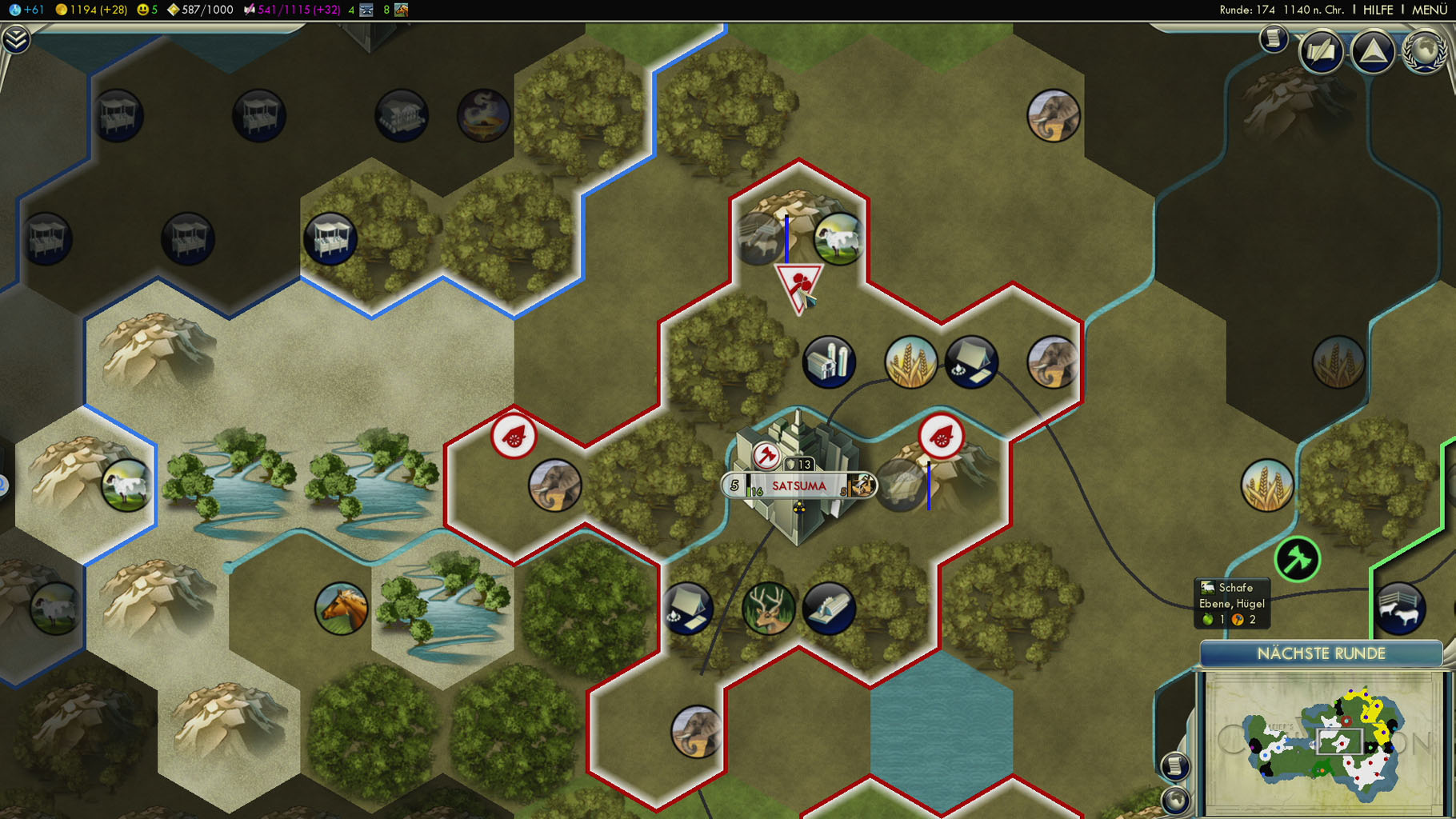The height and width of the screenshot is (819, 1456).
Task: Open the diplomacy globe with laurel wreath
Action: click(1425, 51)
